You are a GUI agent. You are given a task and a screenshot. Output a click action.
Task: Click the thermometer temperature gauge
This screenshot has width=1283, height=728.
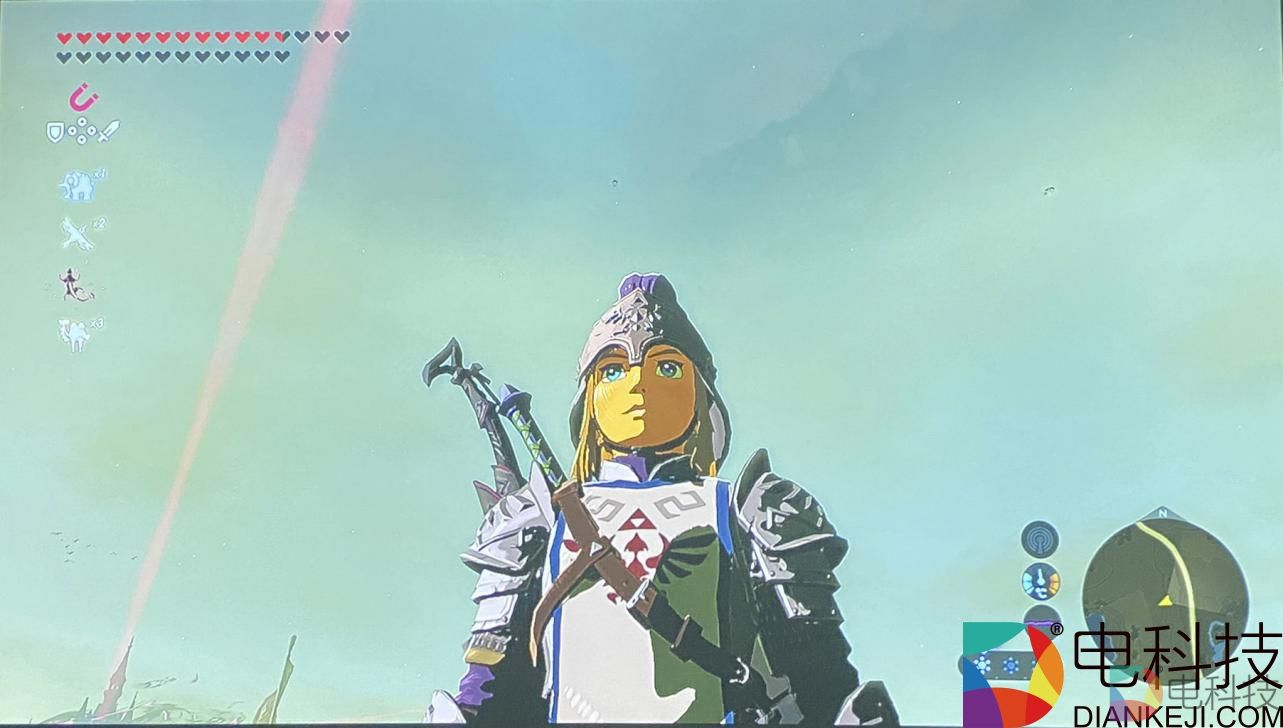coord(1040,581)
